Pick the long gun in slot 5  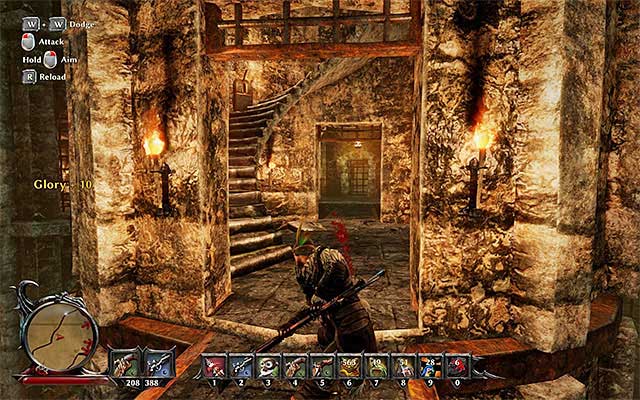[x=322, y=366]
